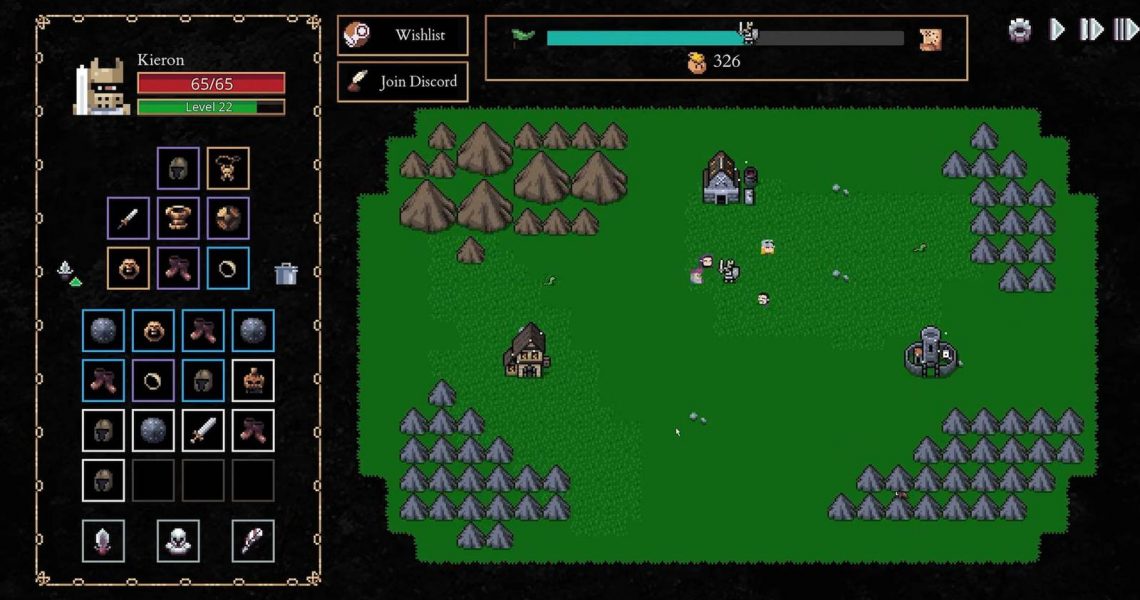Screen dimensions: 1140x600
Task: Select the equipped chest armor slot
Action: [178, 218]
